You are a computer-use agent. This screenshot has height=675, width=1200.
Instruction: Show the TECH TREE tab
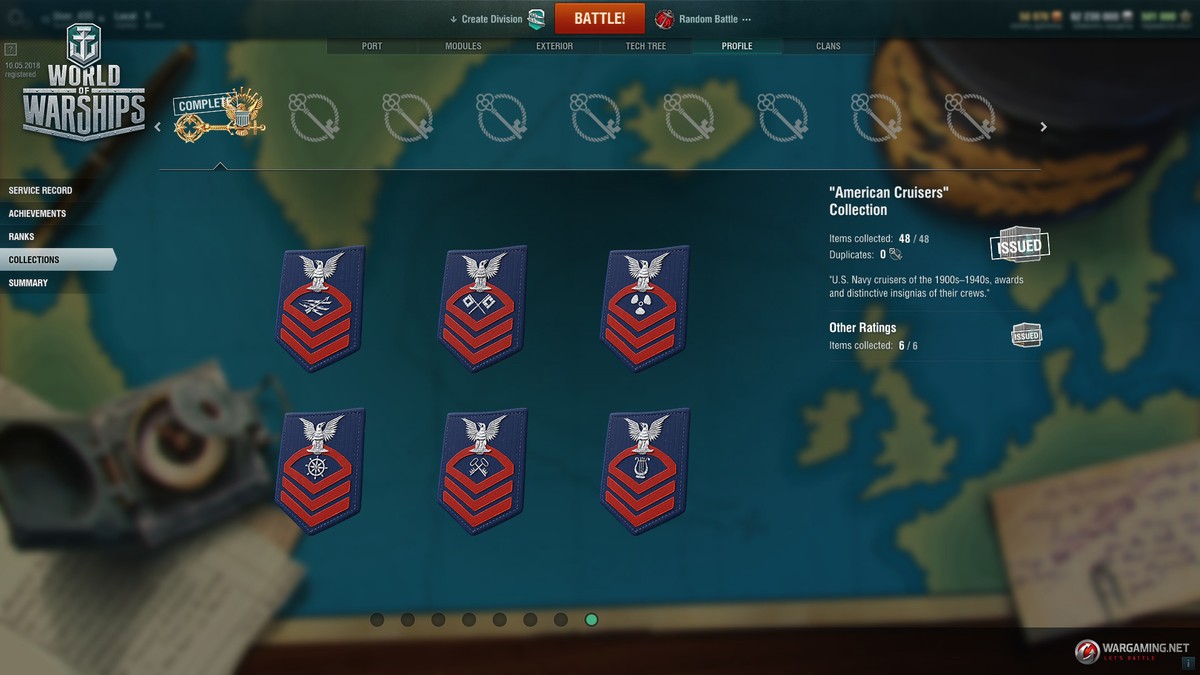coord(645,46)
